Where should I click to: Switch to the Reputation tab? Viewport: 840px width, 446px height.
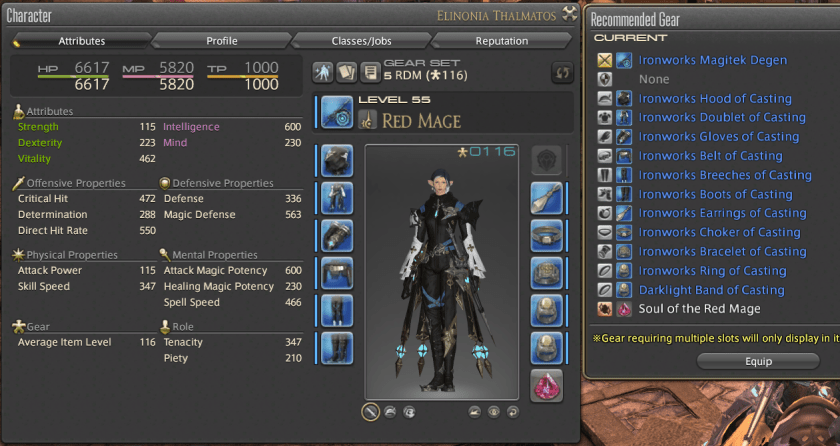click(501, 41)
